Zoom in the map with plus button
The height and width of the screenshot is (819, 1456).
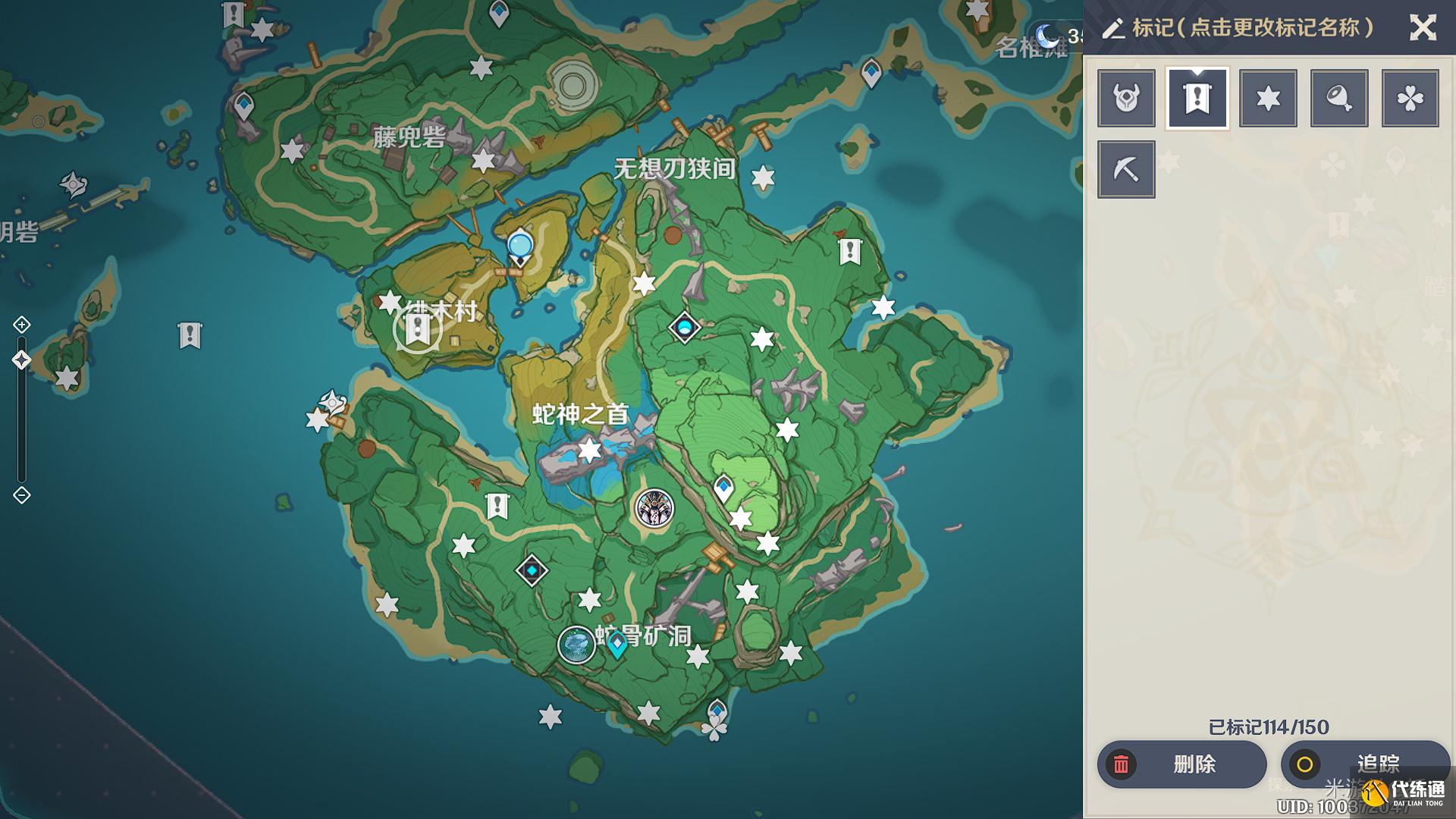point(21,325)
